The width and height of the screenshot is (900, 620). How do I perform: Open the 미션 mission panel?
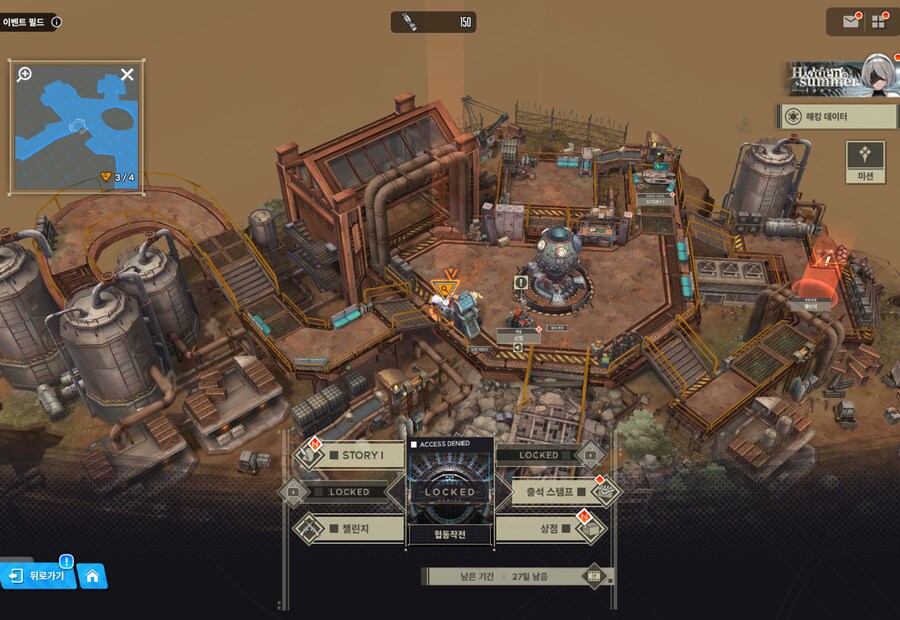pos(865,162)
